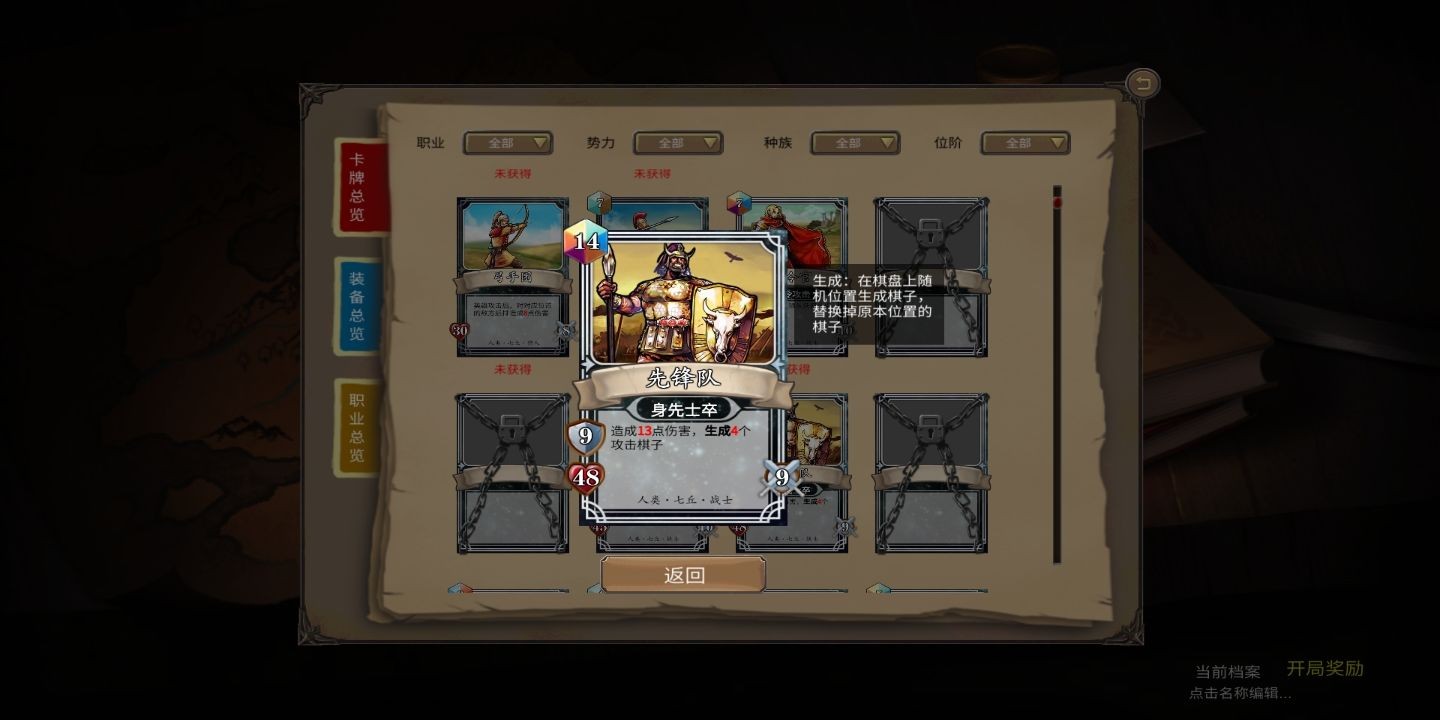Close the collection with the back arrow
The width and height of the screenshot is (1440, 720).
click(1142, 83)
